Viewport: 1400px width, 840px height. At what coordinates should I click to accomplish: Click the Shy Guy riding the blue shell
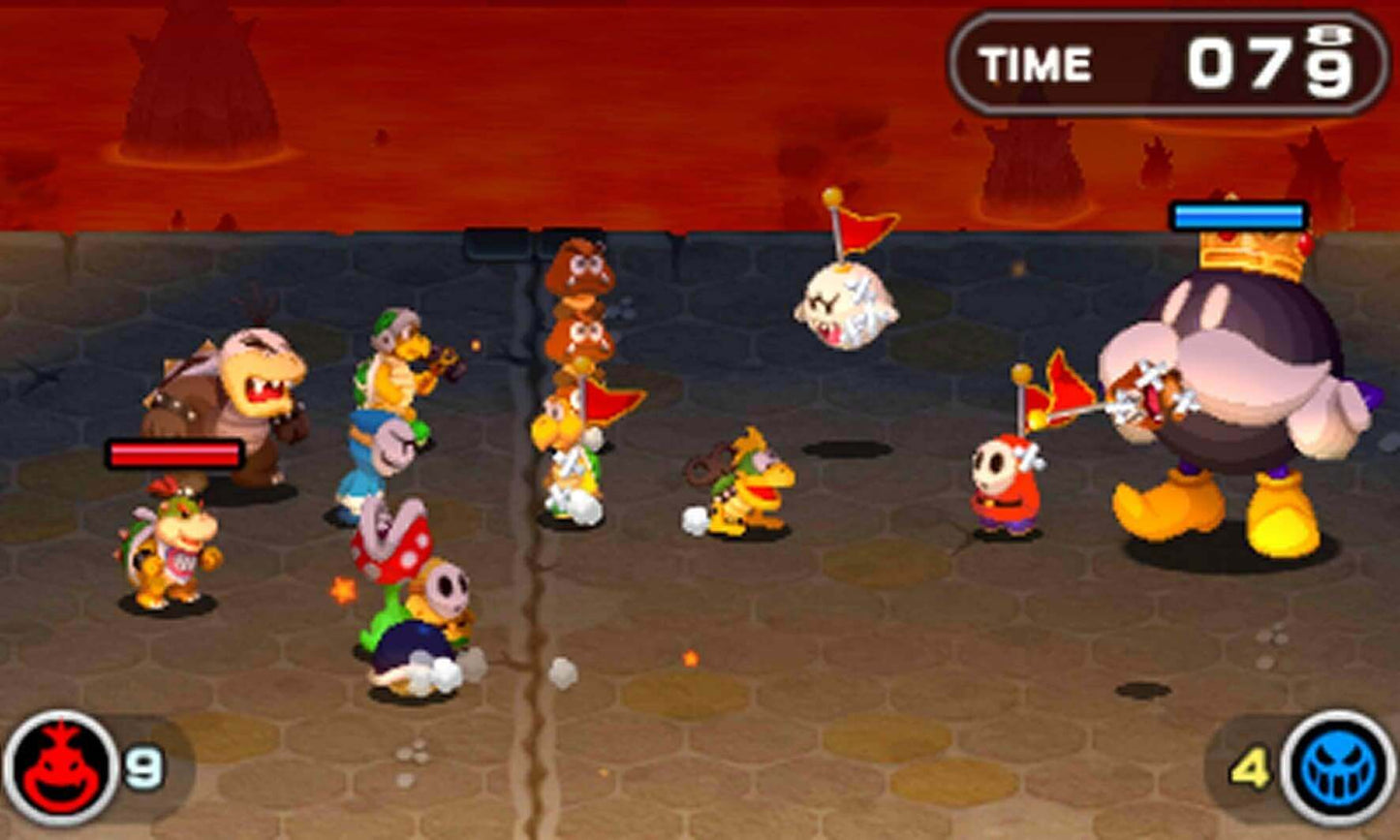coord(436,601)
